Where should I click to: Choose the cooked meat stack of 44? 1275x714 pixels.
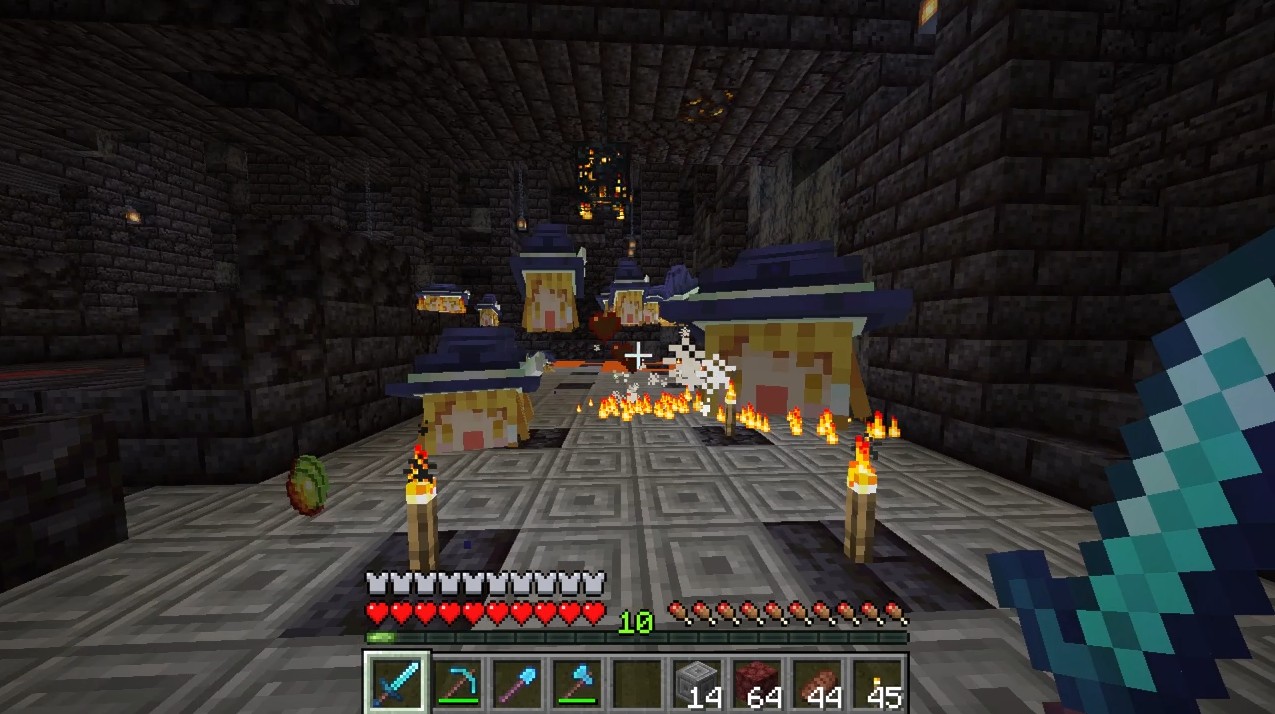[x=817, y=683]
